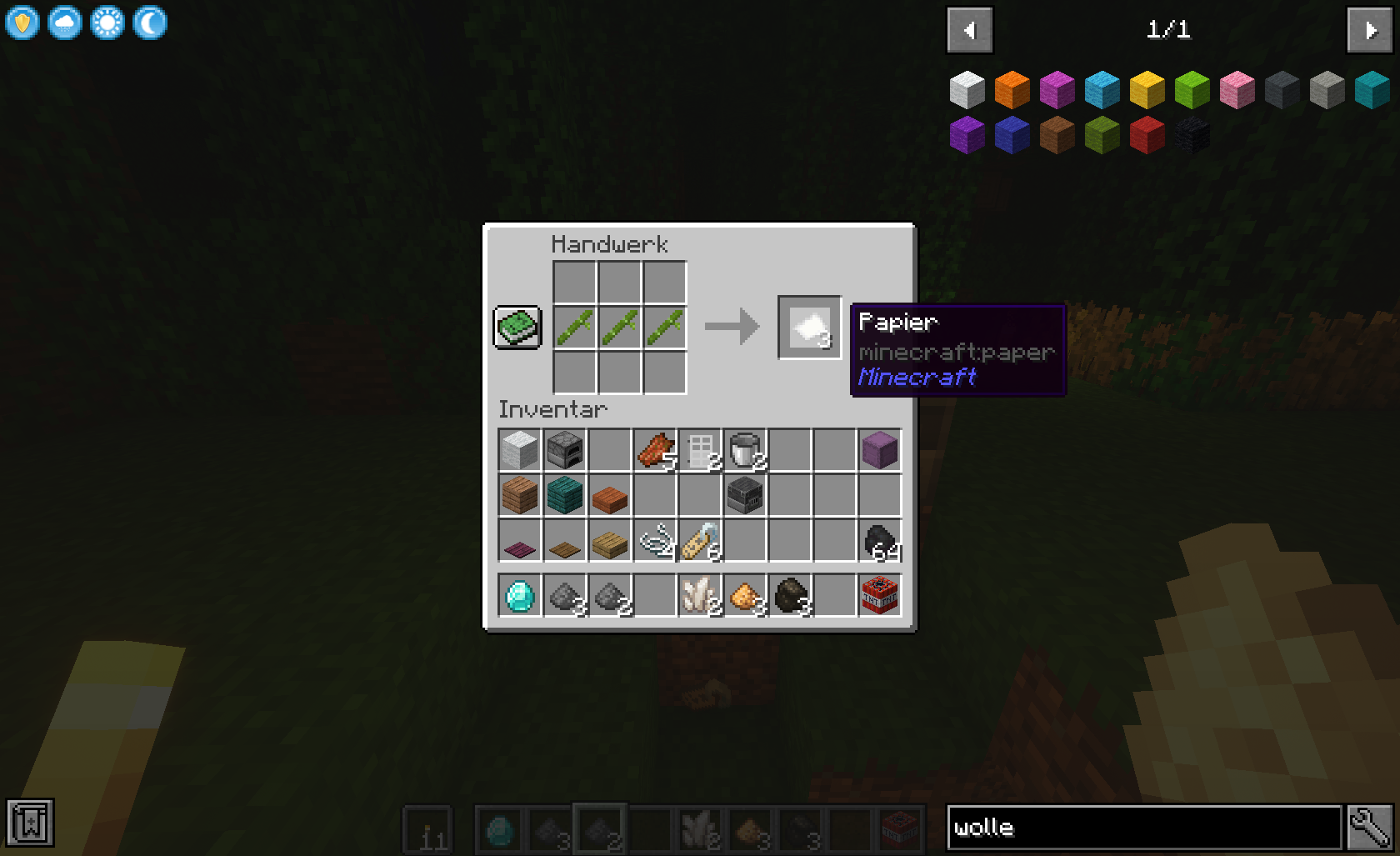The width and height of the screenshot is (1400, 856).
Task: Click the wolle search input field
Action: click(x=1142, y=826)
